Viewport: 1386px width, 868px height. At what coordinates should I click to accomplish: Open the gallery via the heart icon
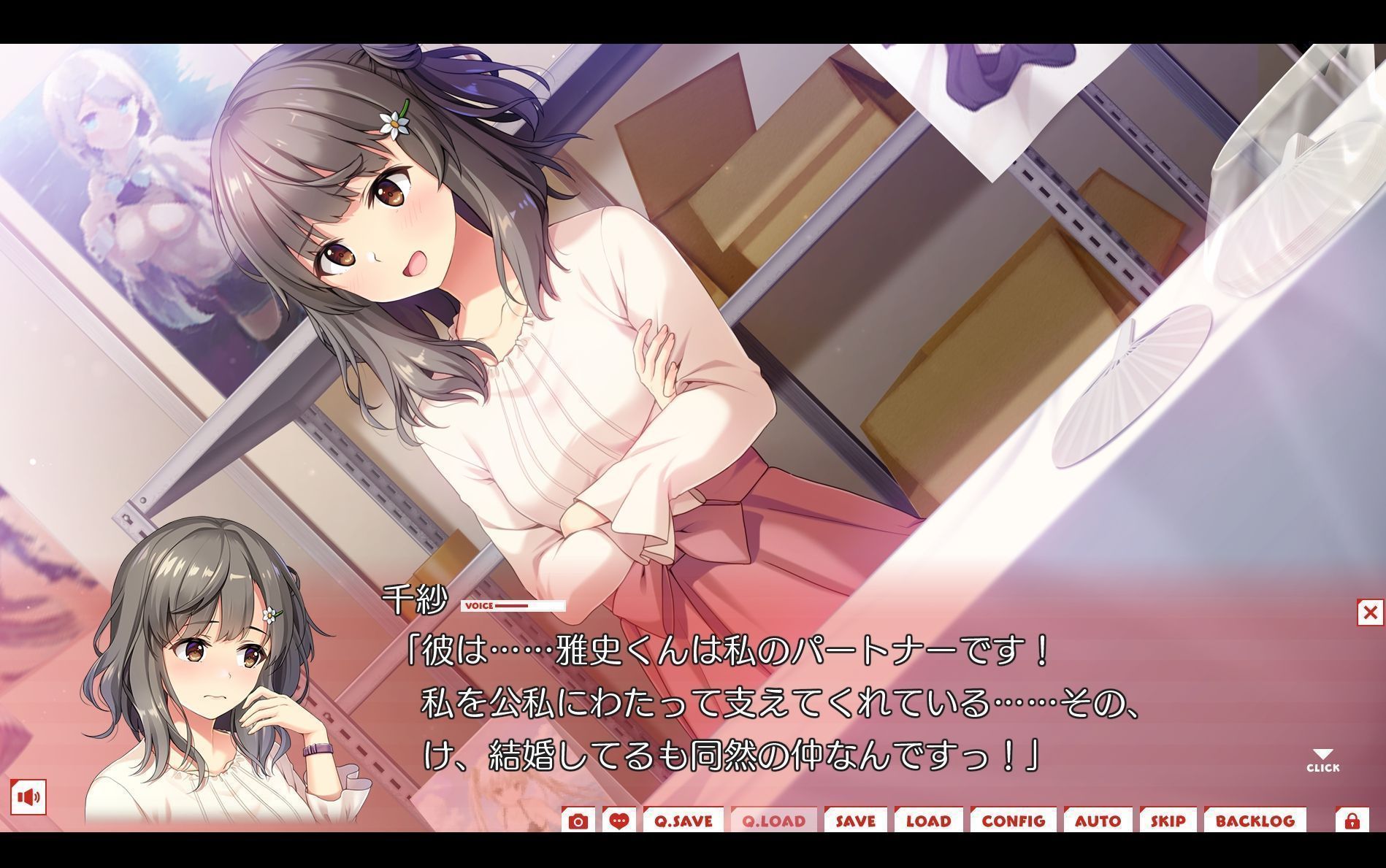pyautogui.click(x=618, y=821)
